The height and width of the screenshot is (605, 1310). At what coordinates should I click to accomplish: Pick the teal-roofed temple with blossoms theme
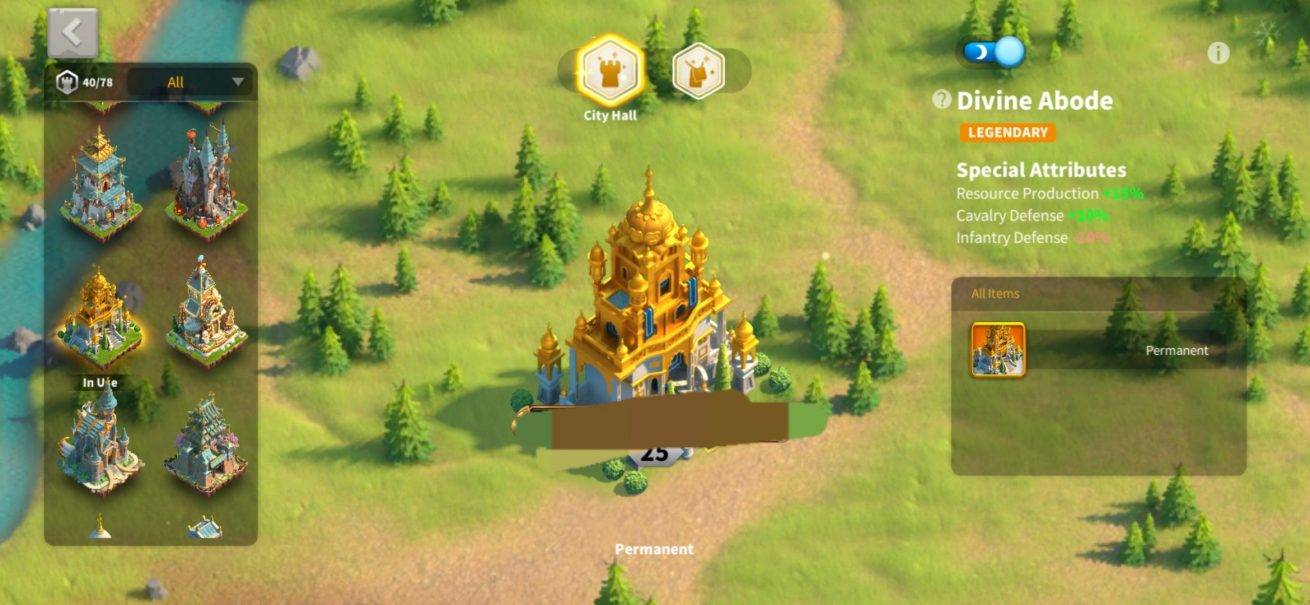point(205,444)
